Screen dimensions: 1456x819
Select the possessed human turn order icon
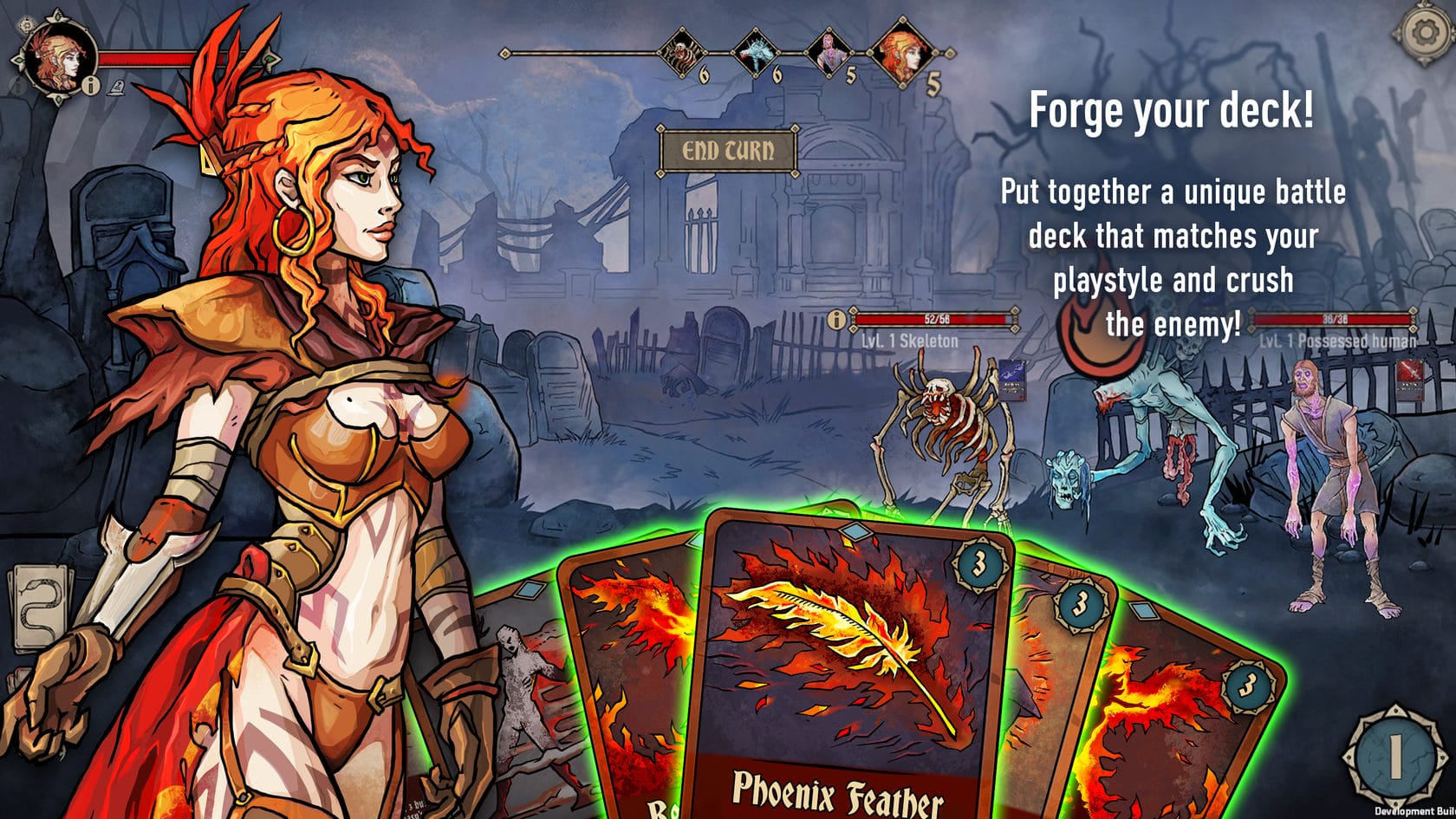(x=827, y=52)
